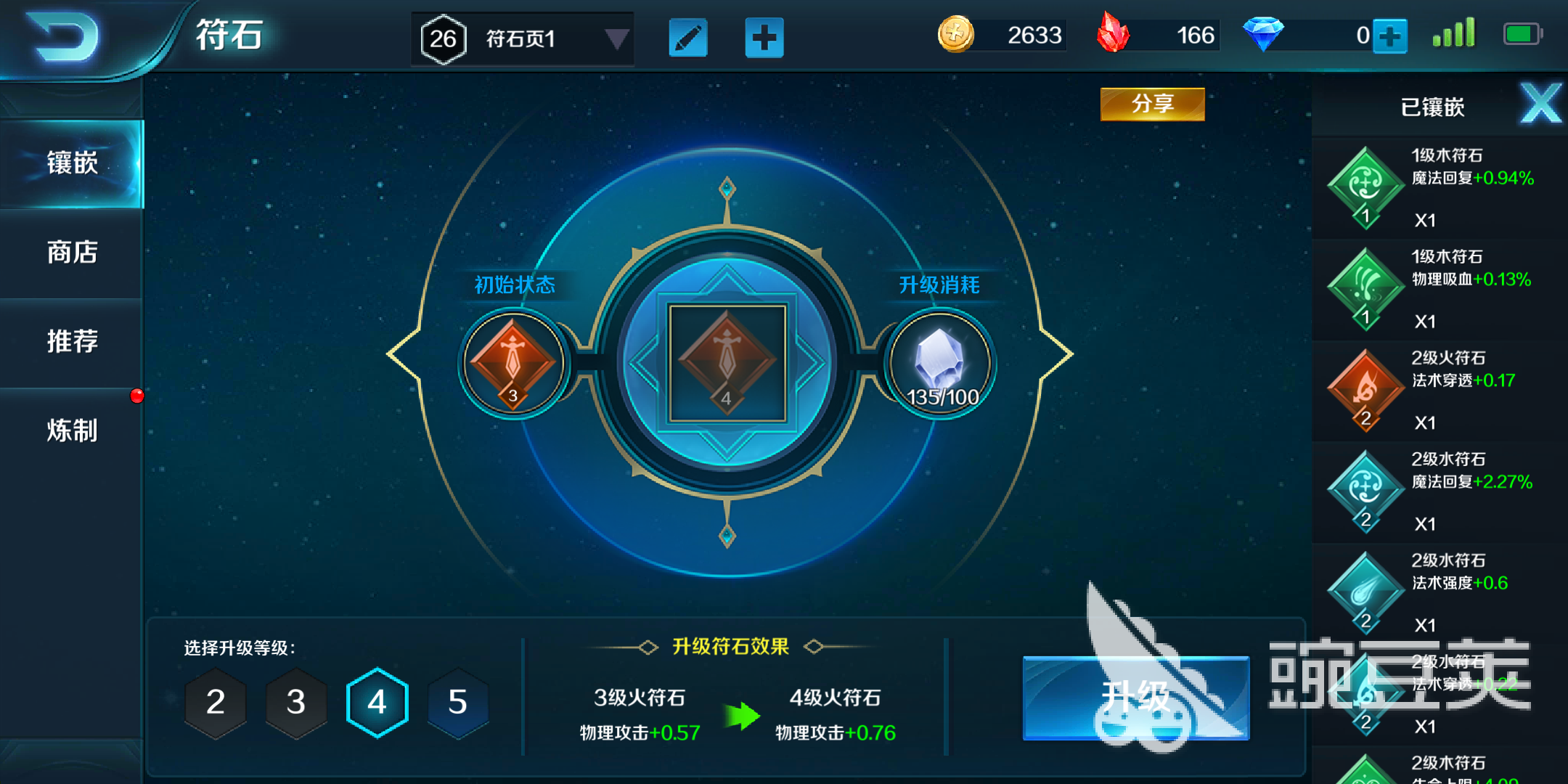Open the edit pencil icon beside 符石页1
The width and height of the screenshot is (1568, 784).
pyautogui.click(x=687, y=38)
